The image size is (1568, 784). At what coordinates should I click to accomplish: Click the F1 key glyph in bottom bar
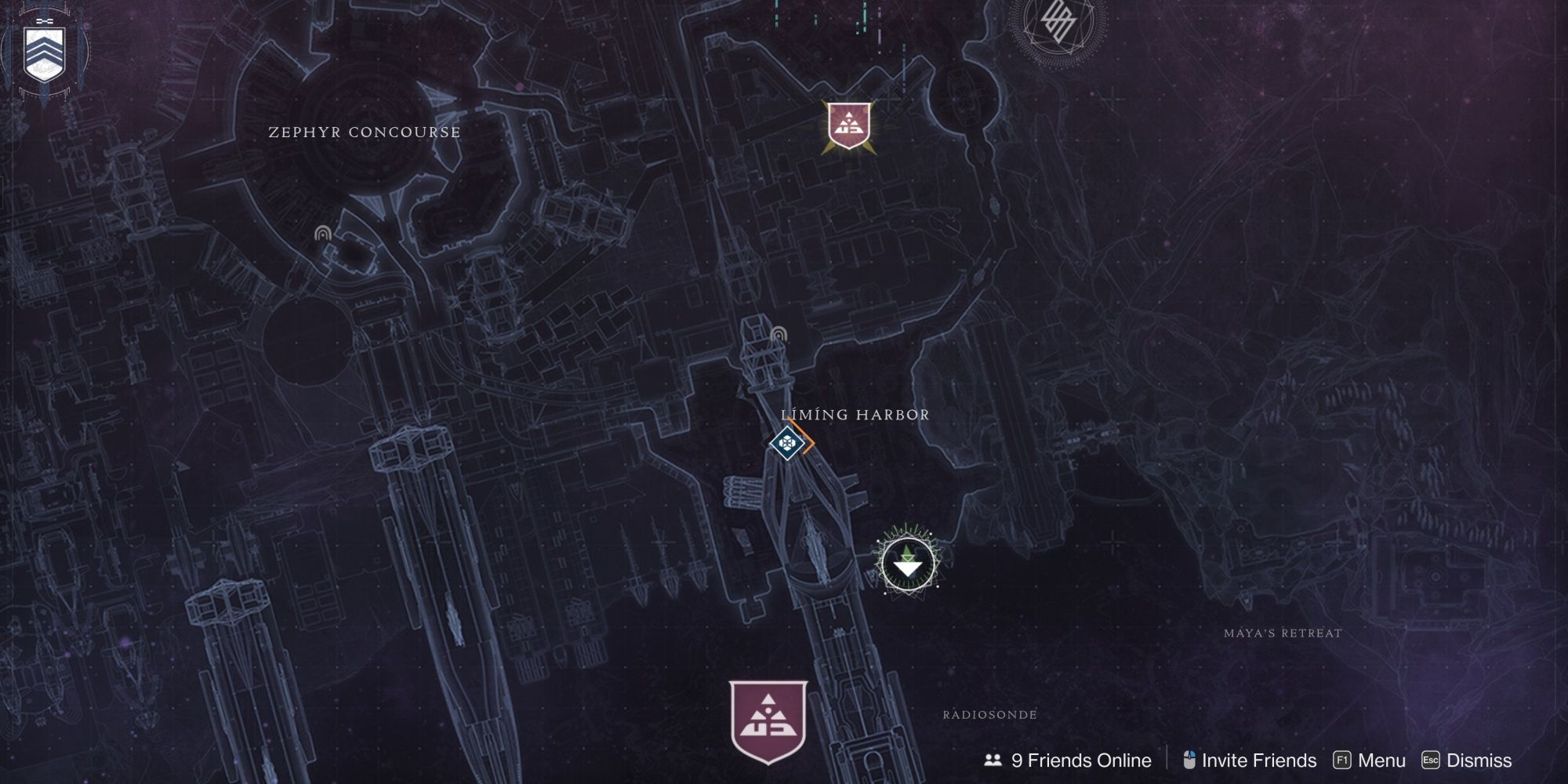click(x=1343, y=760)
